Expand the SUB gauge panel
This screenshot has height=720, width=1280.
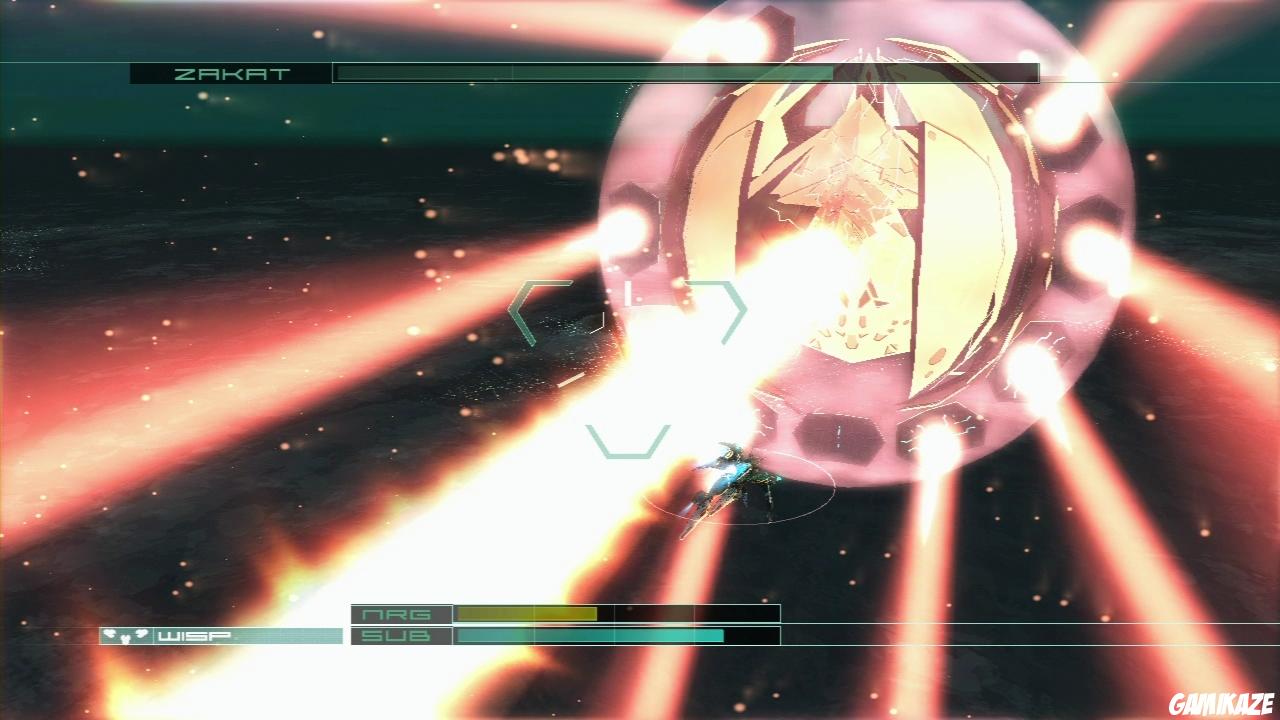pyautogui.click(x=615, y=634)
